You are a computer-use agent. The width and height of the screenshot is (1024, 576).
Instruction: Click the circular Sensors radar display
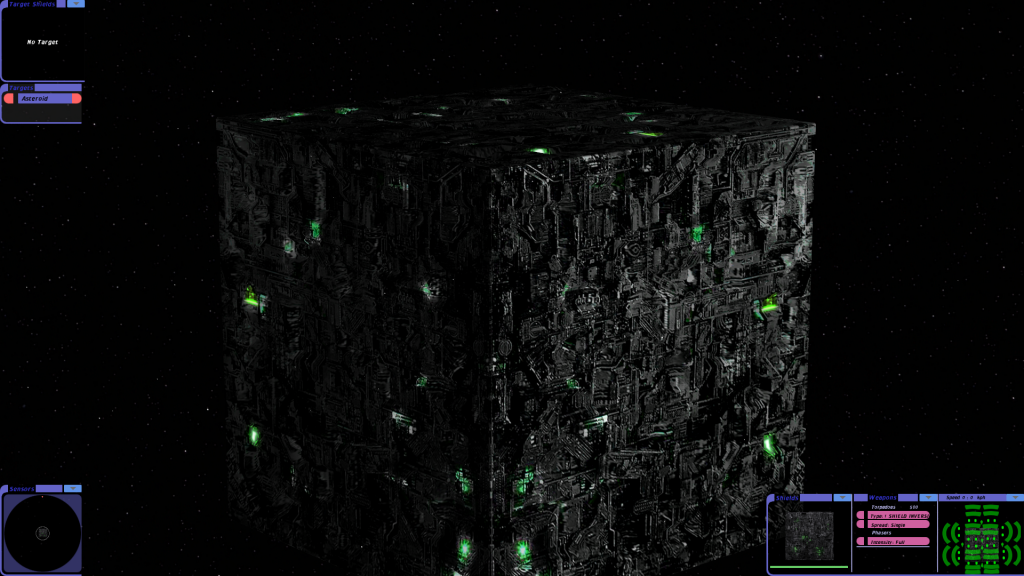42,534
